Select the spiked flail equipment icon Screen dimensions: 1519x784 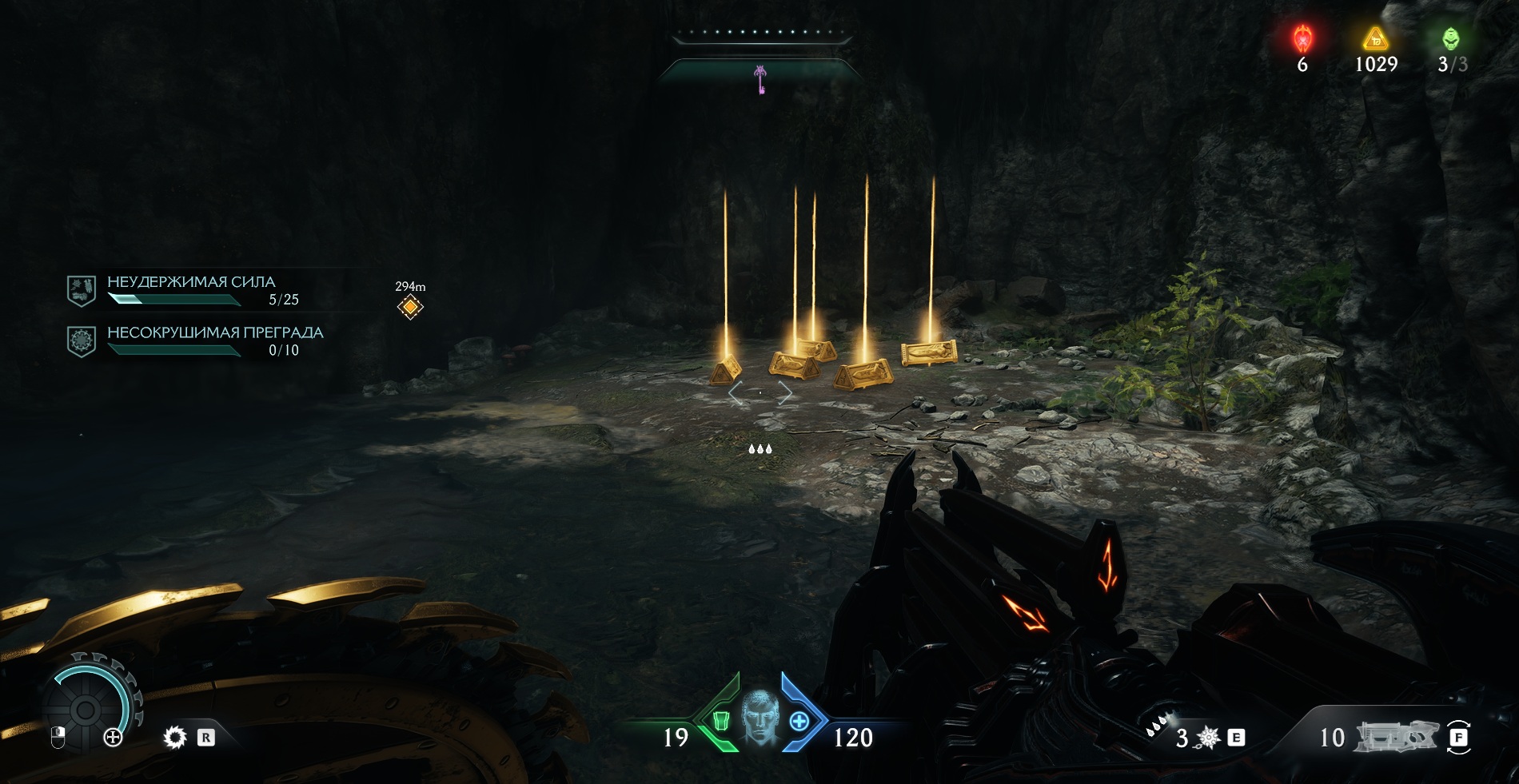click(1208, 738)
